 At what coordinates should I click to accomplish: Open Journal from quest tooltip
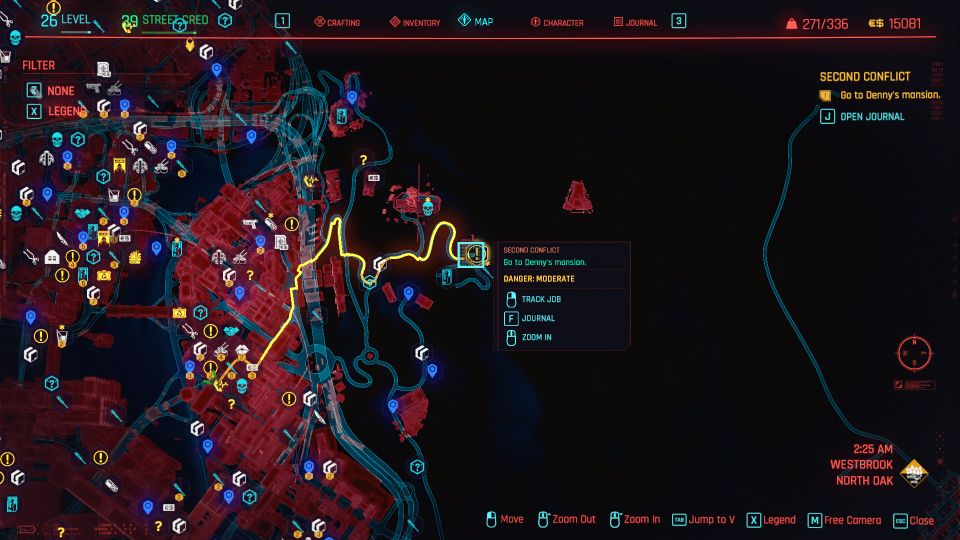coord(538,318)
